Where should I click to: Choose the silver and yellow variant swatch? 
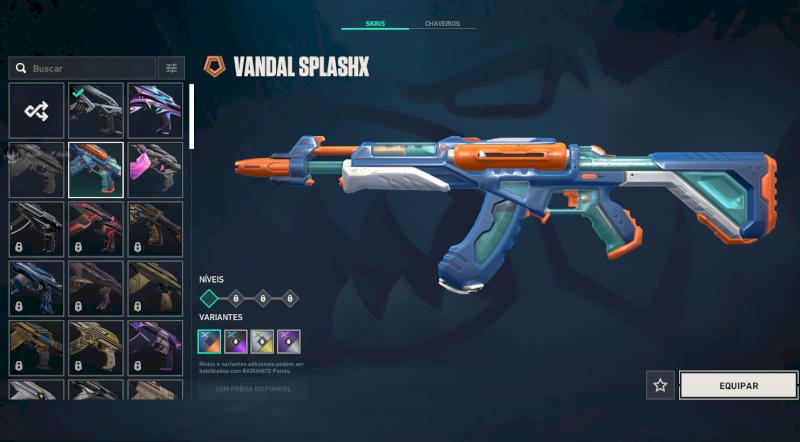(x=262, y=341)
